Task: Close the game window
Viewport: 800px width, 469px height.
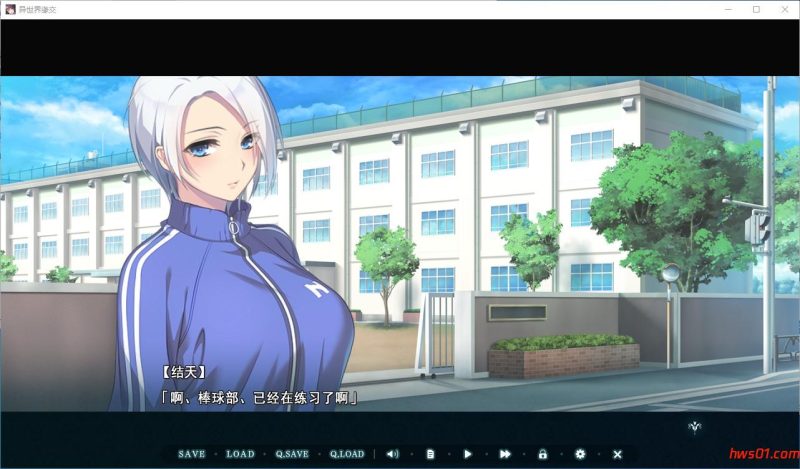Action: point(783,9)
